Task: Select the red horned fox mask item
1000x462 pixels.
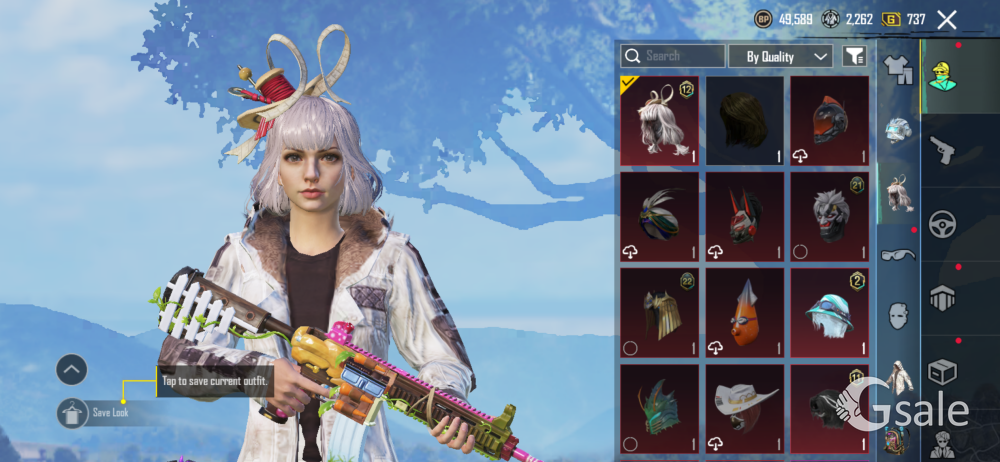Action: coord(745,216)
